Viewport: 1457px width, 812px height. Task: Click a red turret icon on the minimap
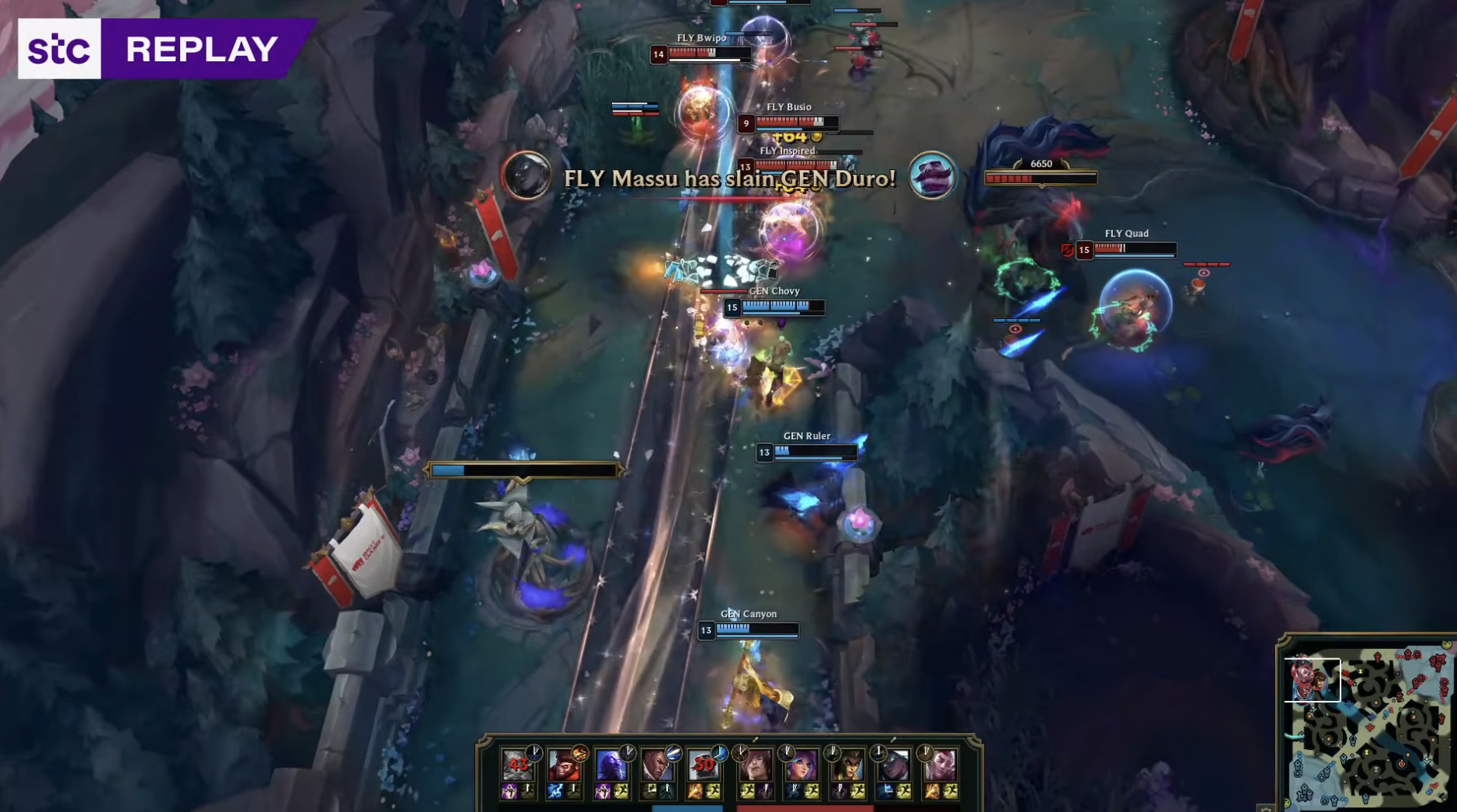click(x=1378, y=655)
